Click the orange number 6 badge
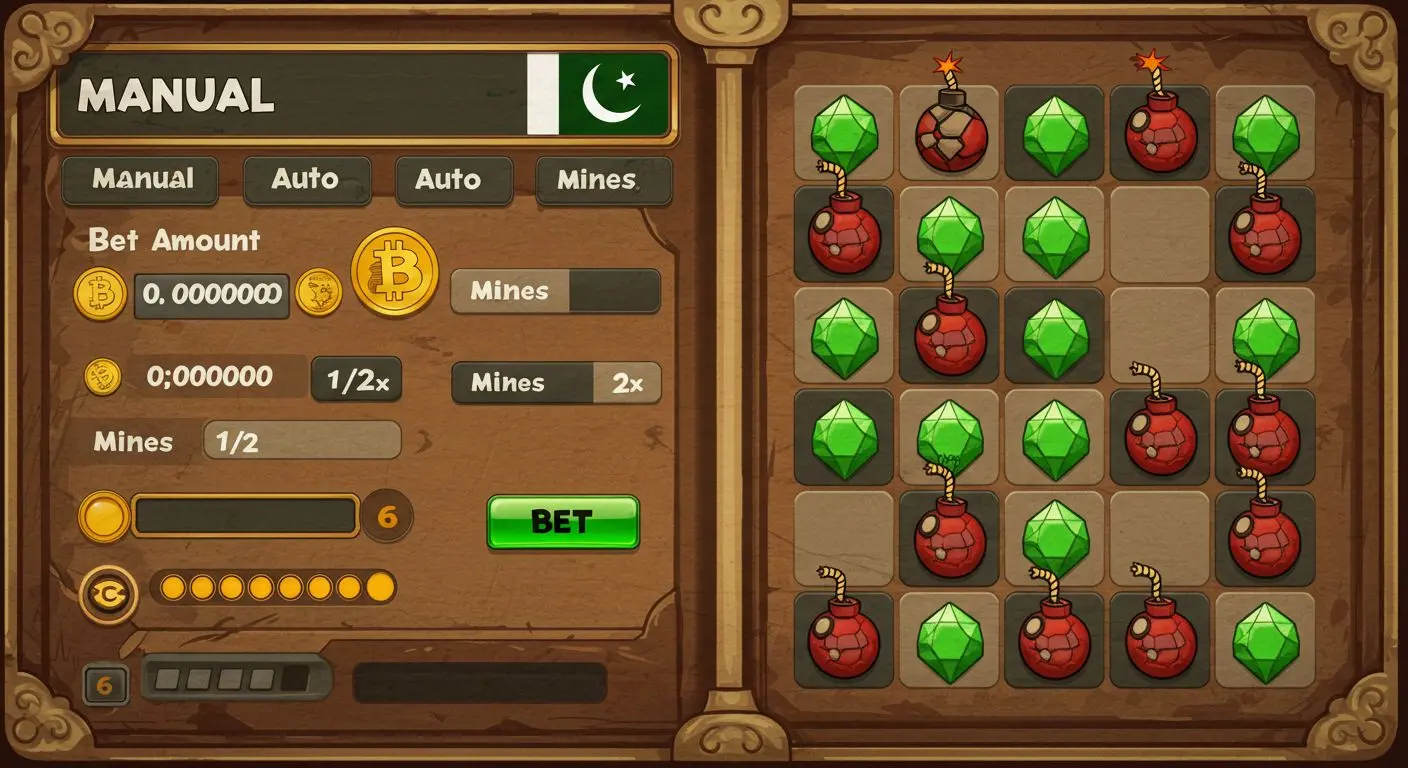The width and height of the screenshot is (1408, 768). point(387,516)
